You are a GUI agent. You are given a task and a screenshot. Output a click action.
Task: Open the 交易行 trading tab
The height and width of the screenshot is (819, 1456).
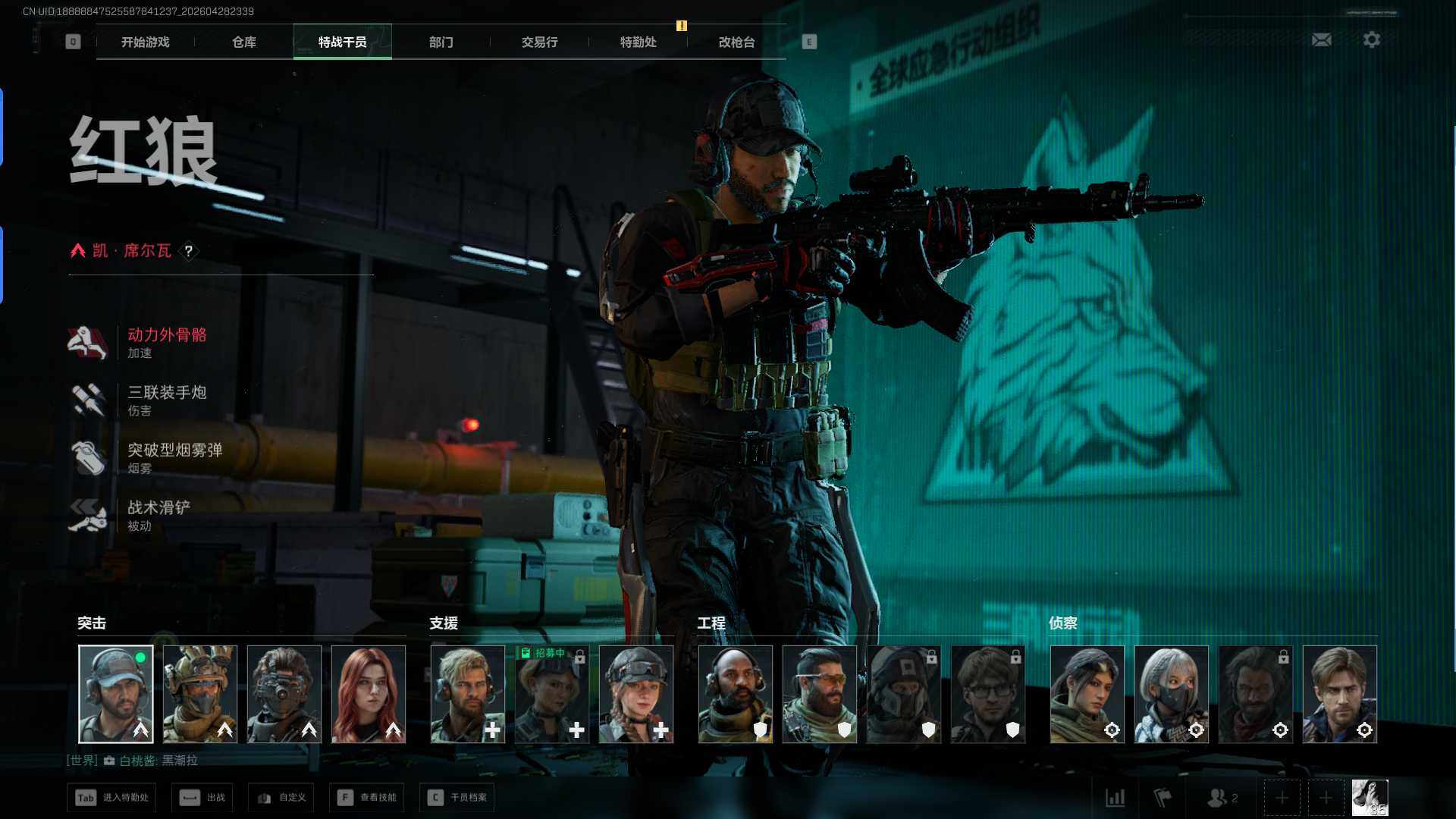(539, 42)
